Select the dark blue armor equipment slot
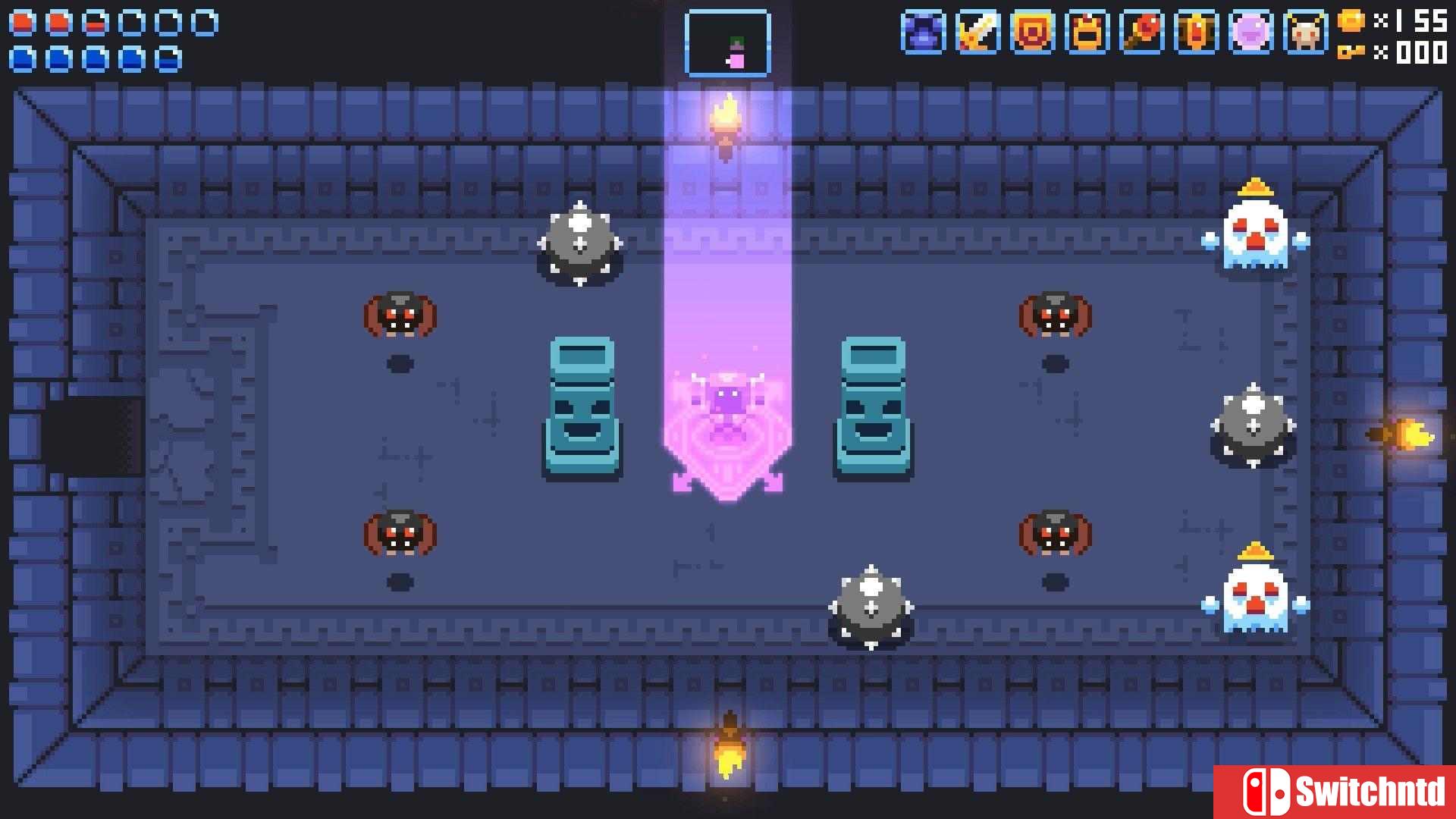Image resolution: width=1456 pixels, height=819 pixels. click(923, 33)
